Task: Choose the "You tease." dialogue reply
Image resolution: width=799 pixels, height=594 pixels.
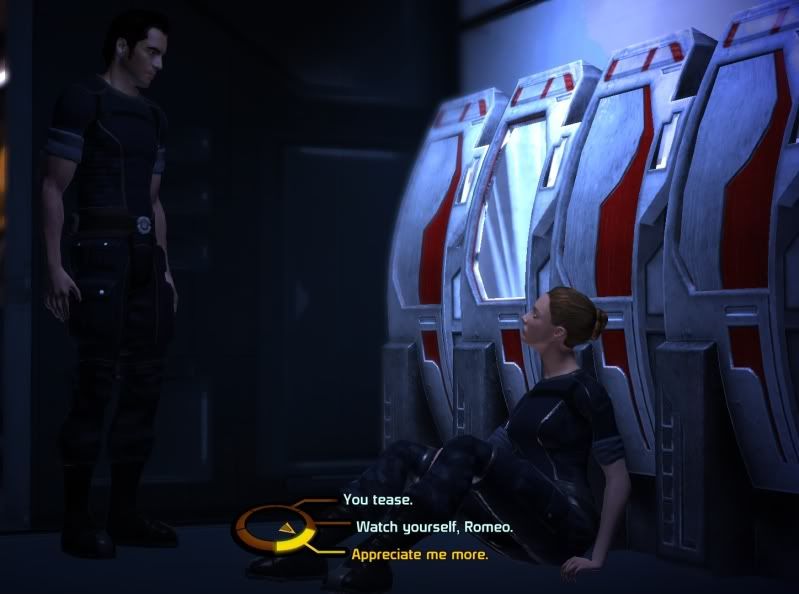Action: pos(378,499)
